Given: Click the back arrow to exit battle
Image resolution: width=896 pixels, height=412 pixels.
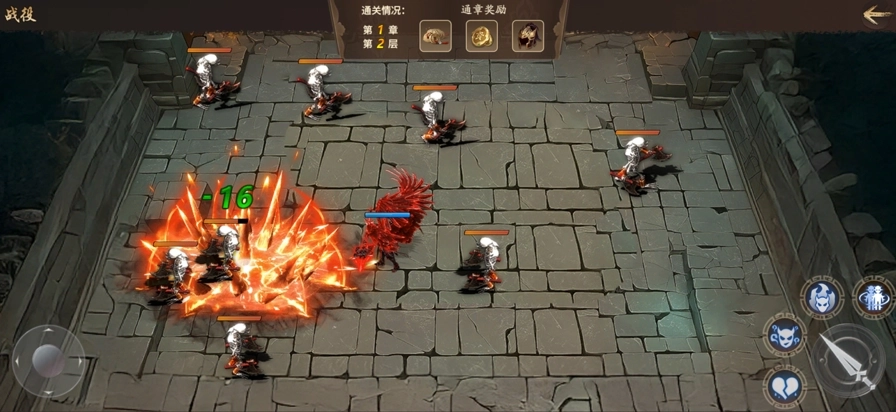Looking at the screenshot, I should coord(877,14).
